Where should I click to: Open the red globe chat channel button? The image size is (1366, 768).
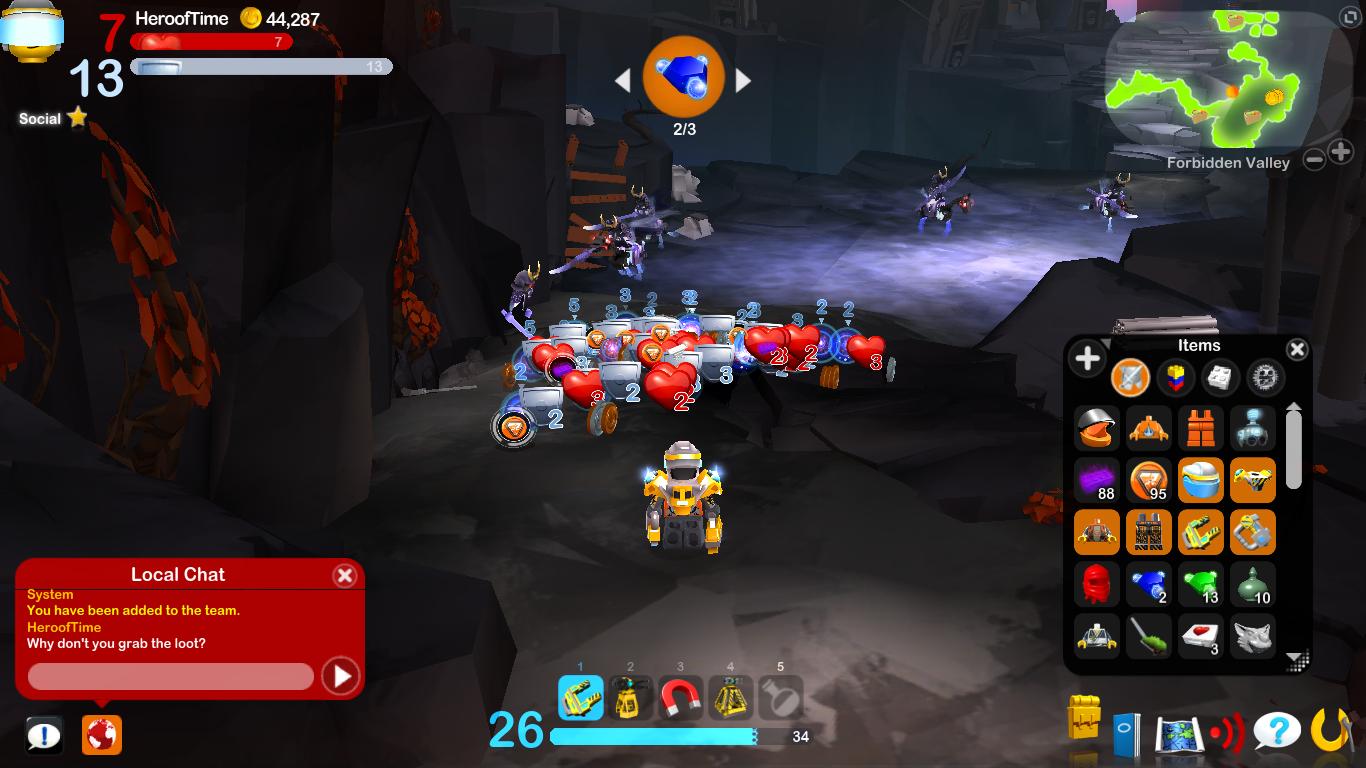102,735
